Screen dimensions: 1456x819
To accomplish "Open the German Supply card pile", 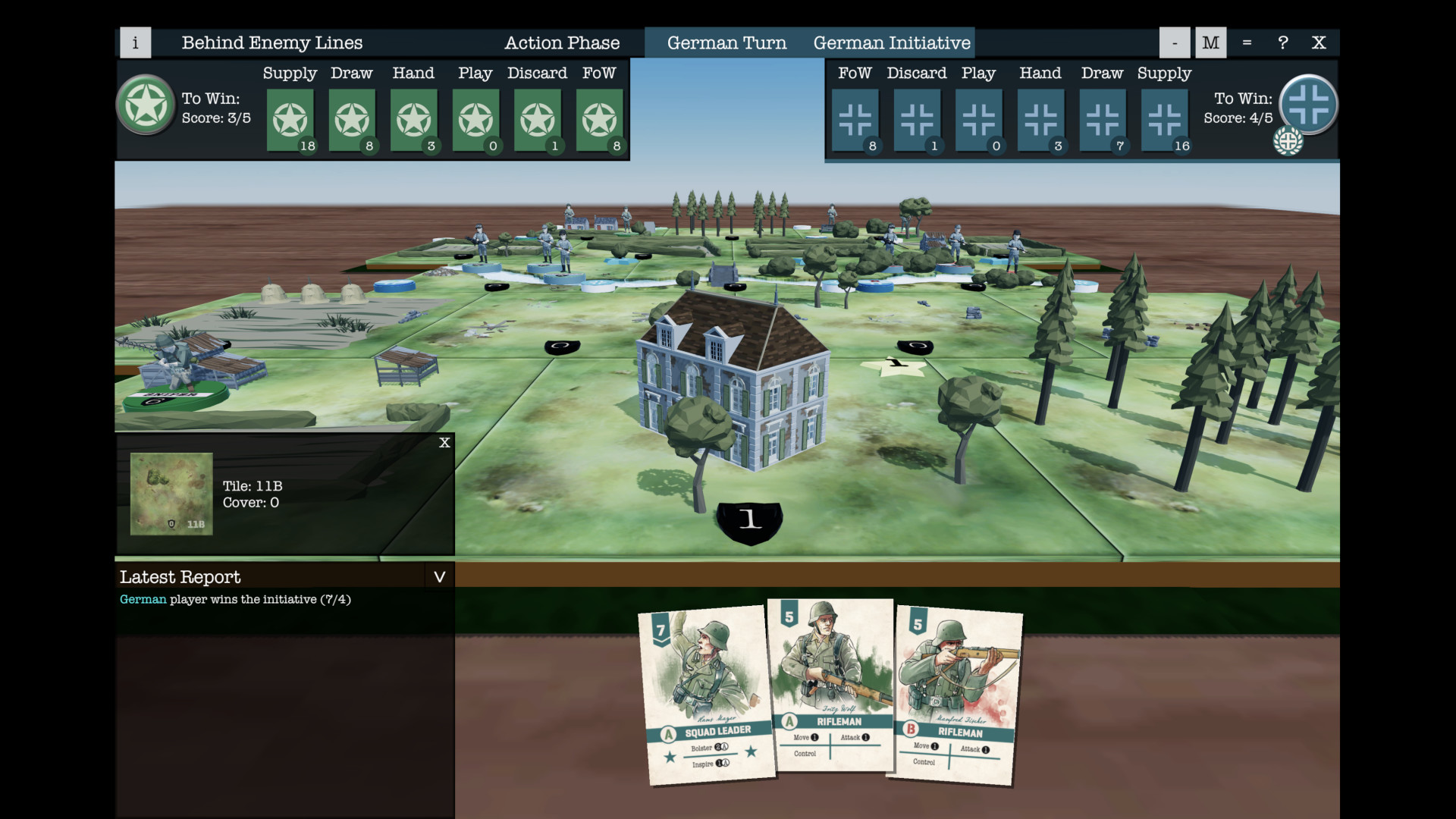I will pyautogui.click(x=1165, y=119).
